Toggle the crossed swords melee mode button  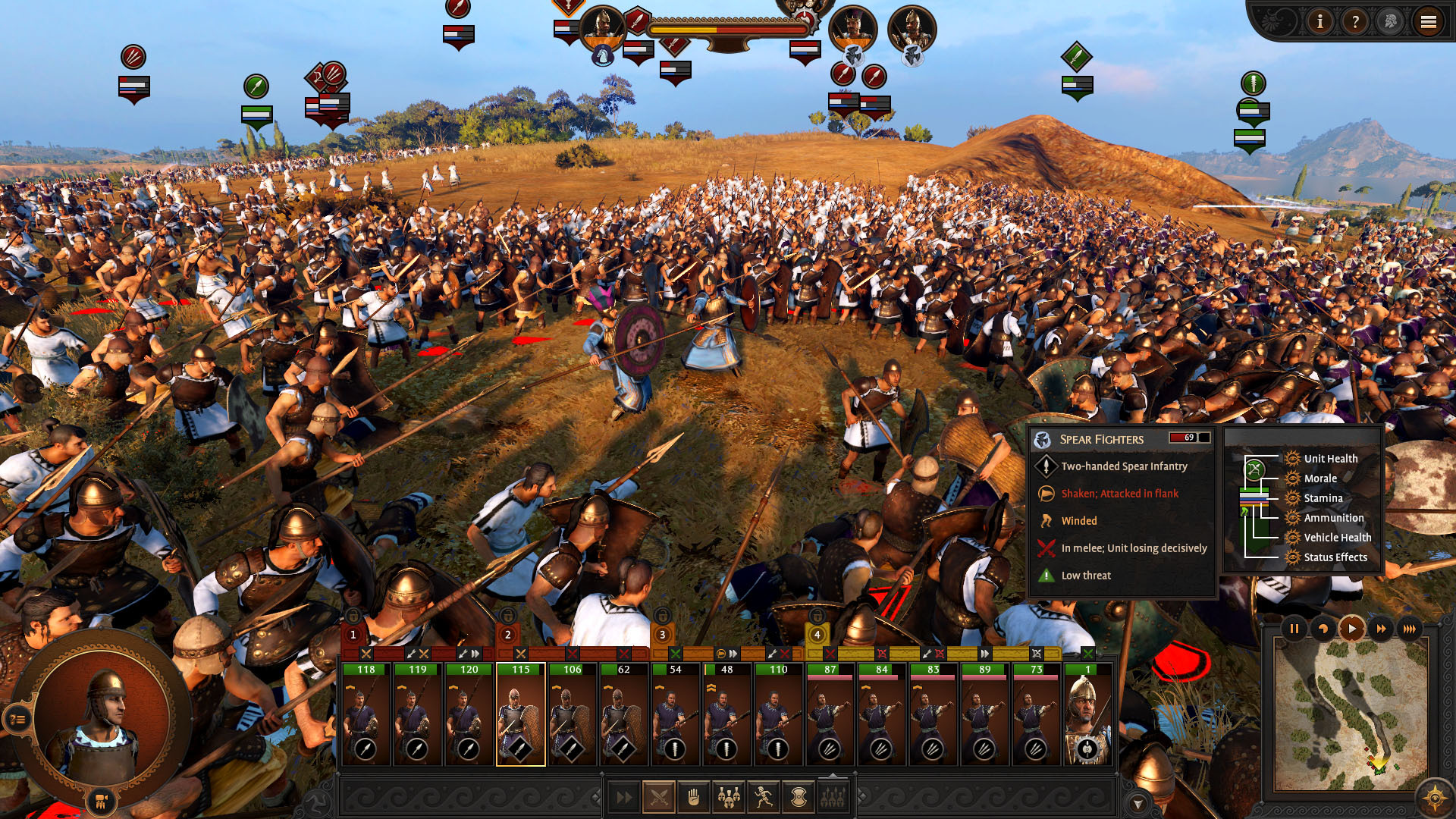[x=659, y=797]
